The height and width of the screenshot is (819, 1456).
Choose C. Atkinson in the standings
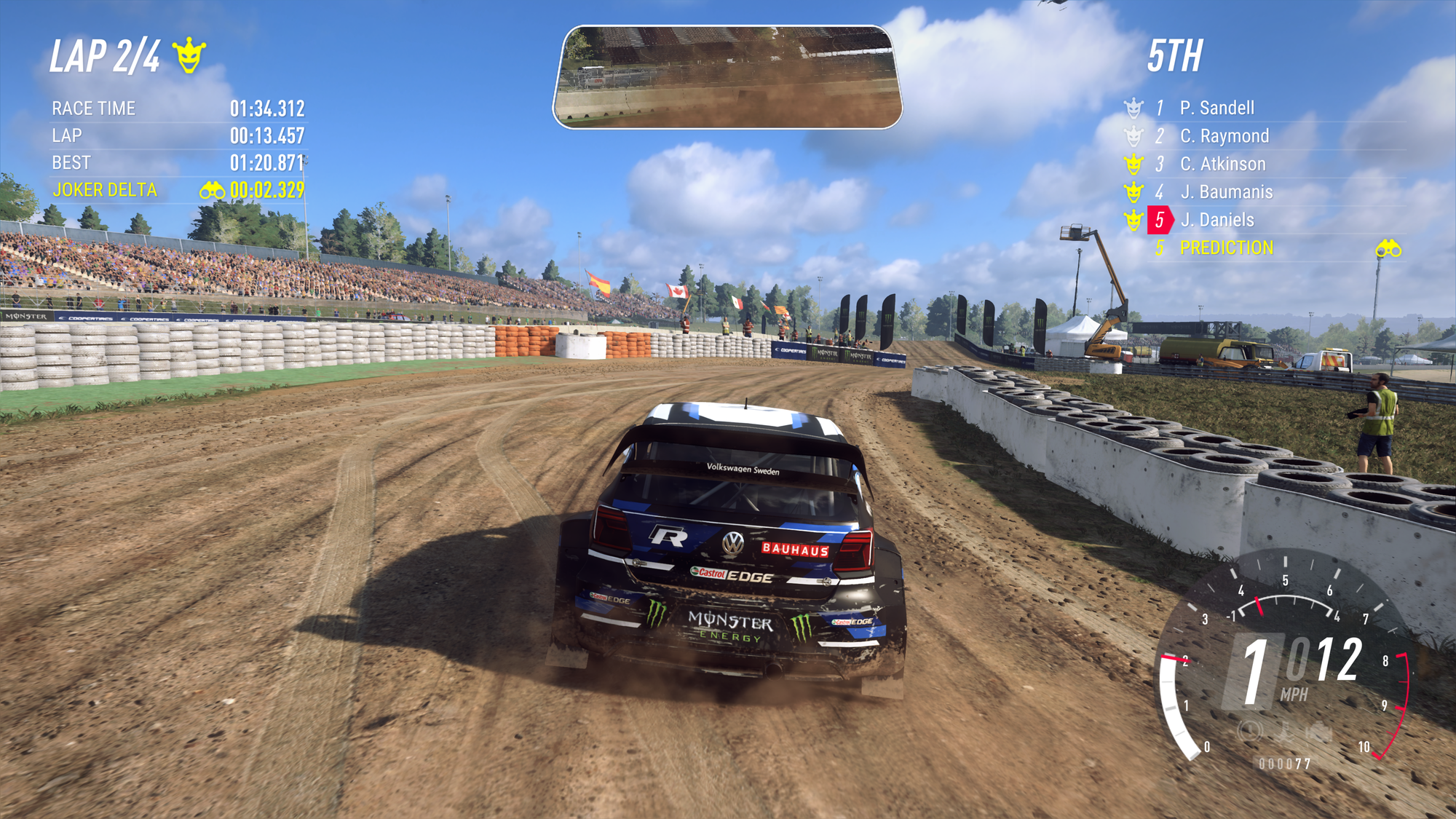(1222, 165)
